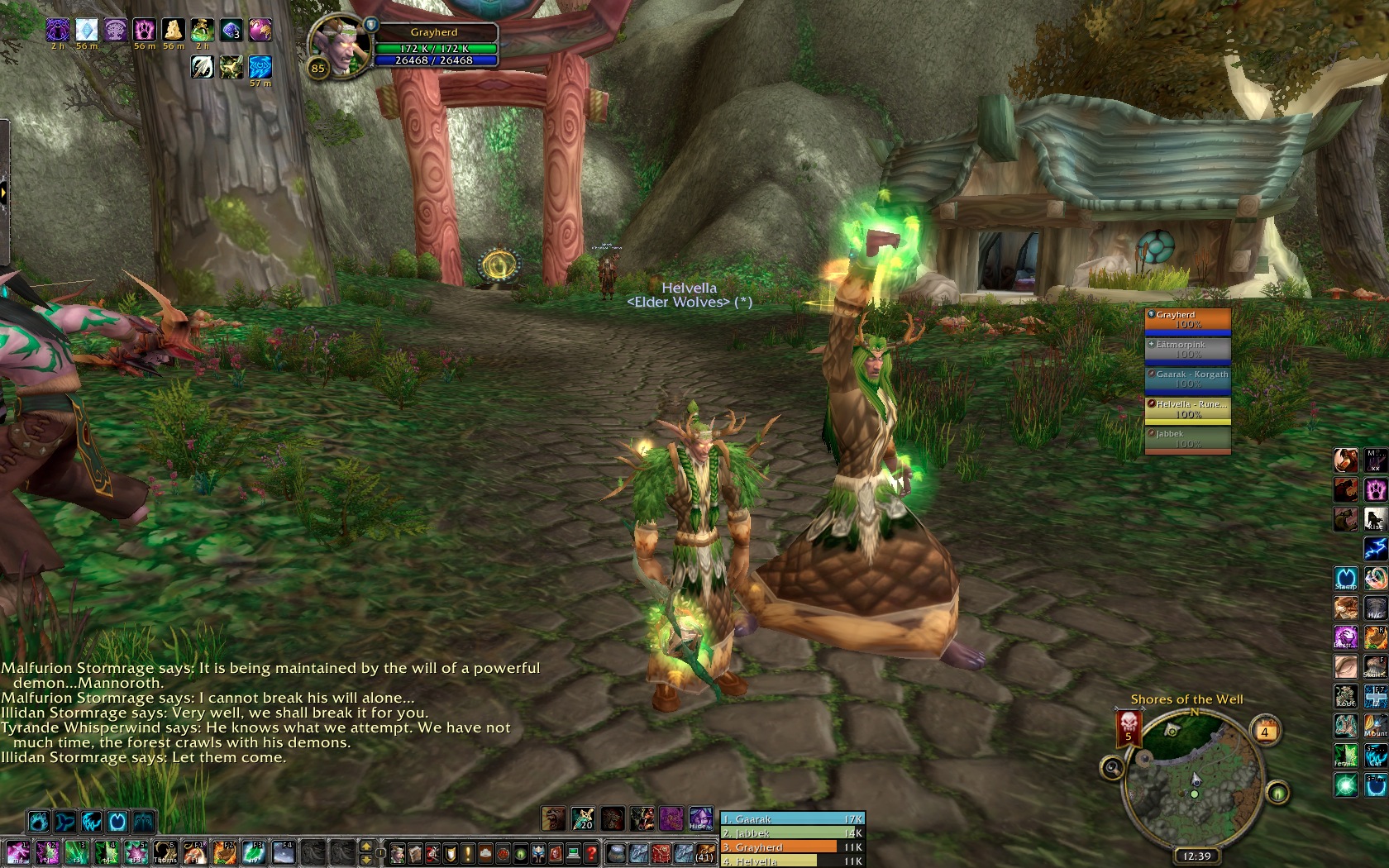Target Gaarak - Korgath party frame
This screenshot has width=1389, height=868.
click(x=1187, y=379)
